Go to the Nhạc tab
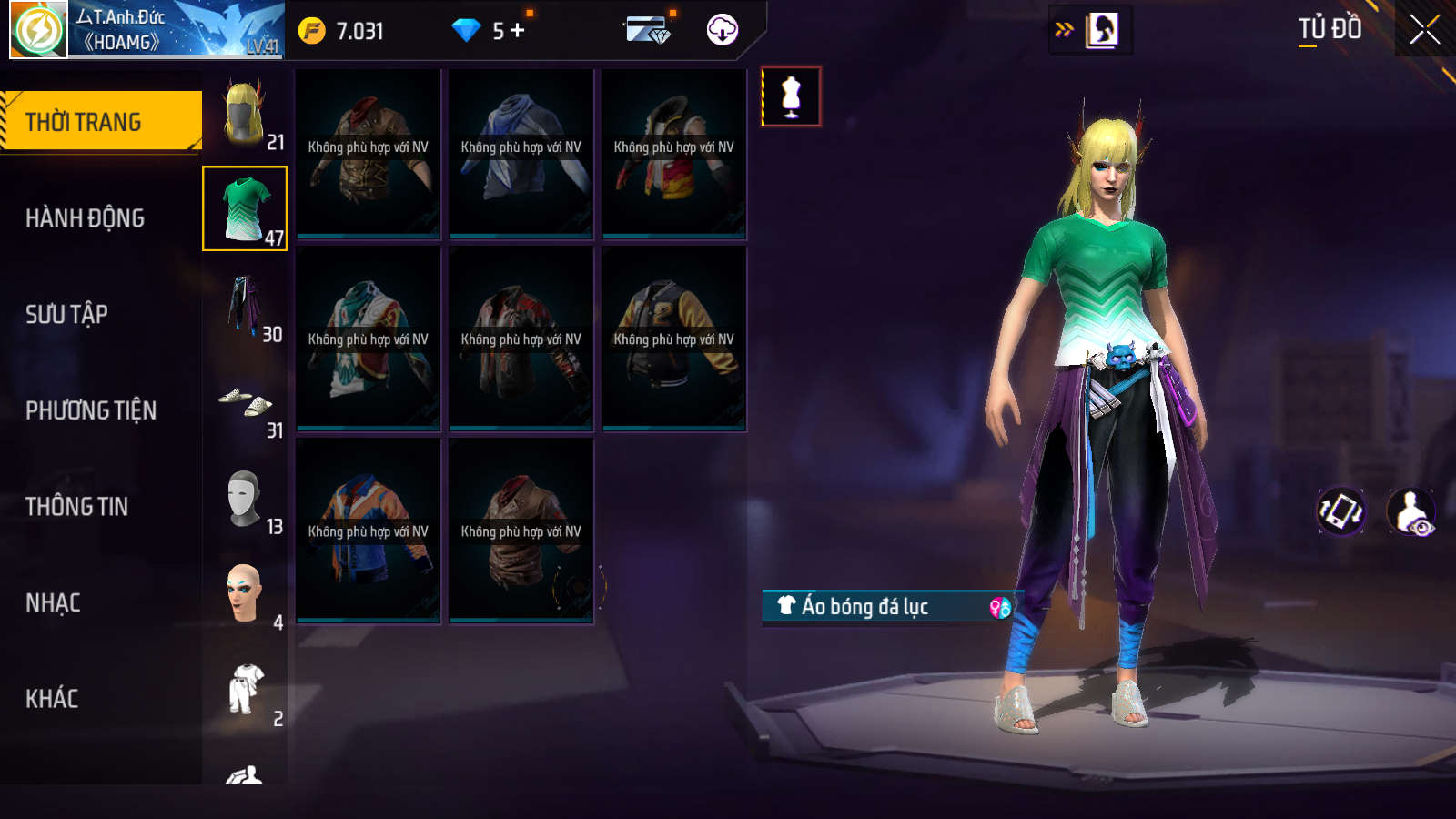This screenshot has height=819, width=1456. pos(53,602)
